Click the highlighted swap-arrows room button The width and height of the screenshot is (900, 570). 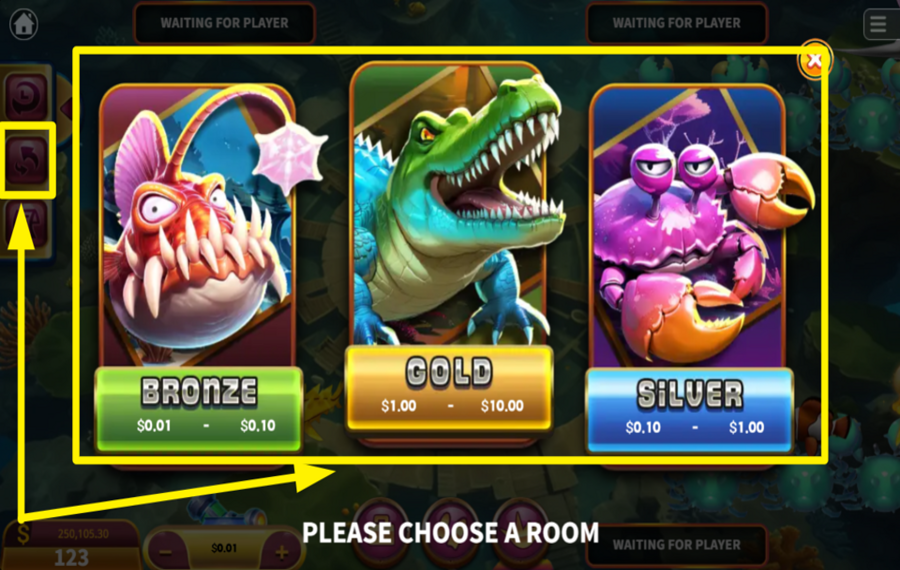pos(26,159)
